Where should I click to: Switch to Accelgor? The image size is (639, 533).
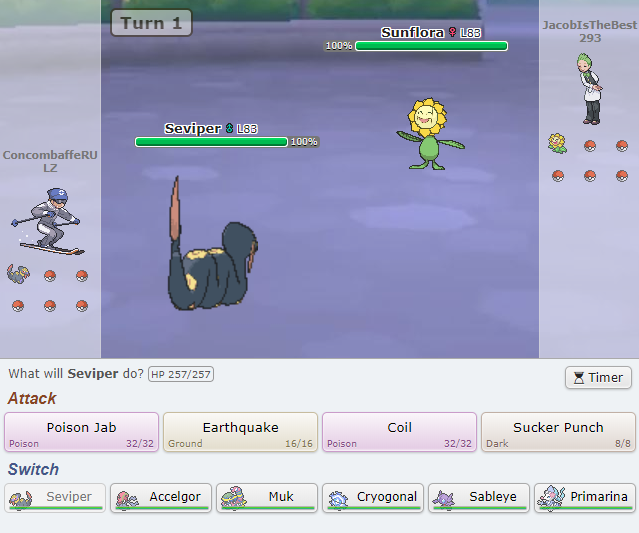(160, 497)
